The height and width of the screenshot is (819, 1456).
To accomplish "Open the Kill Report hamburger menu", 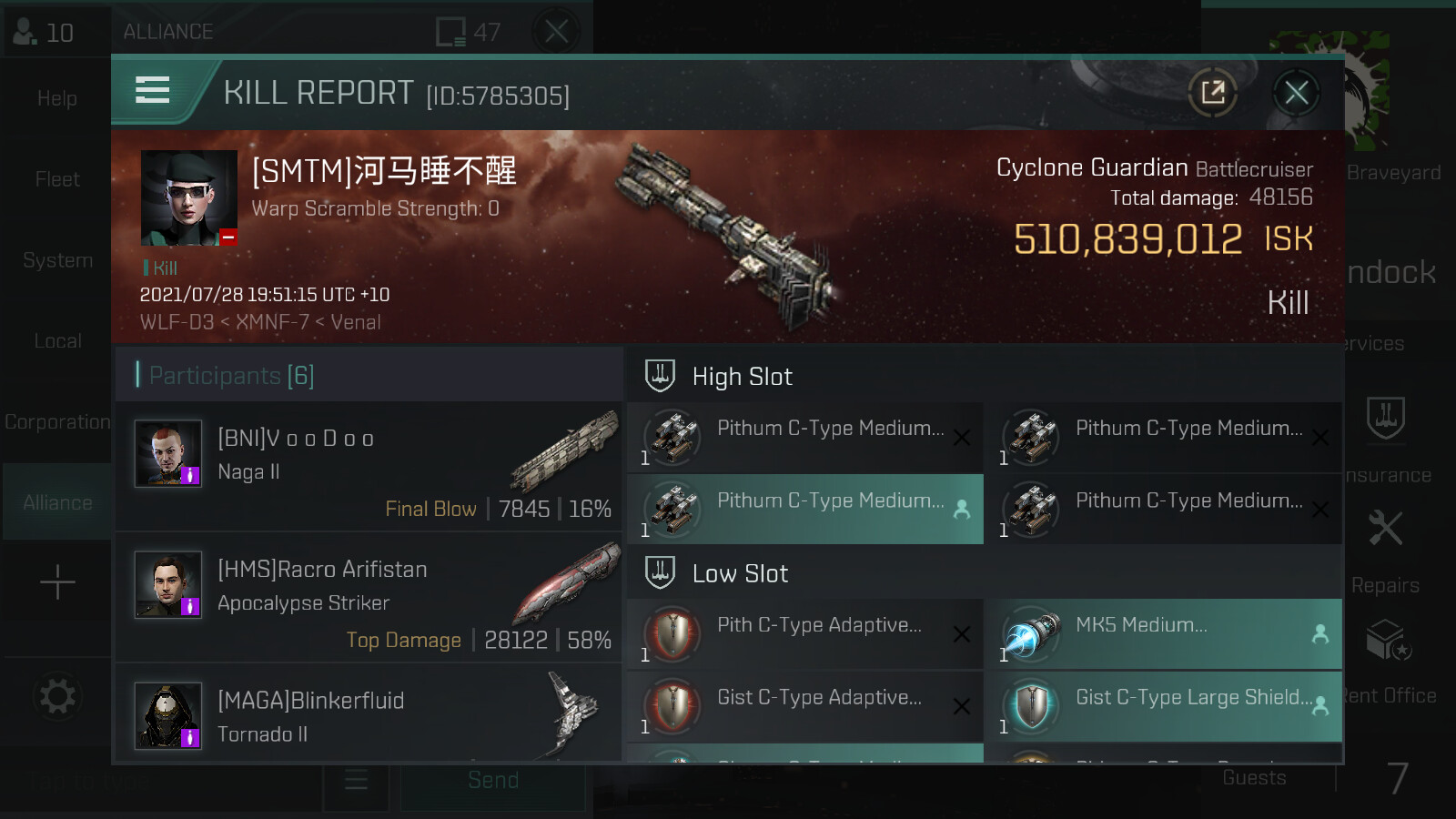I will click(153, 90).
